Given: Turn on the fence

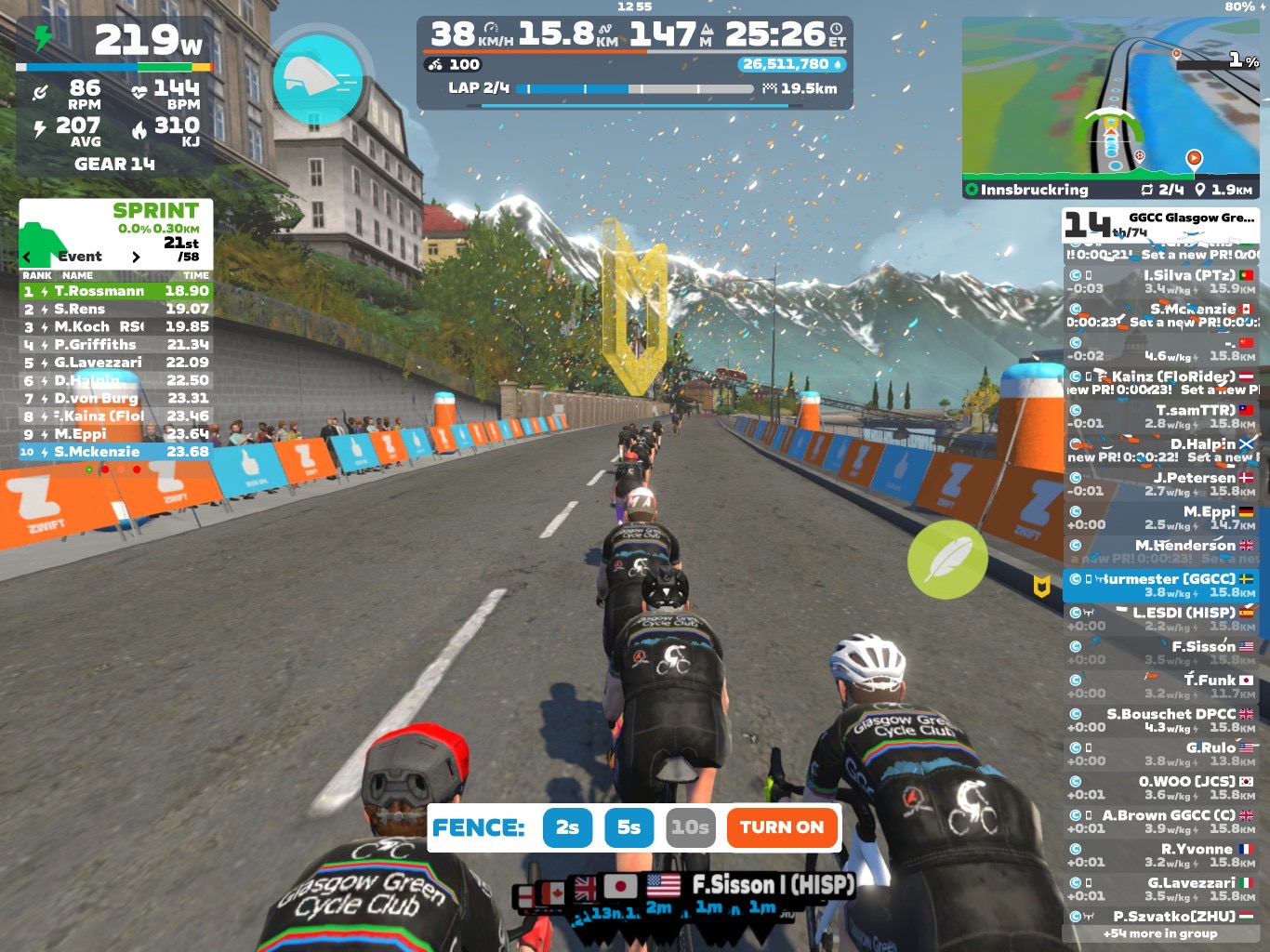Looking at the screenshot, I should coord(781,827).
